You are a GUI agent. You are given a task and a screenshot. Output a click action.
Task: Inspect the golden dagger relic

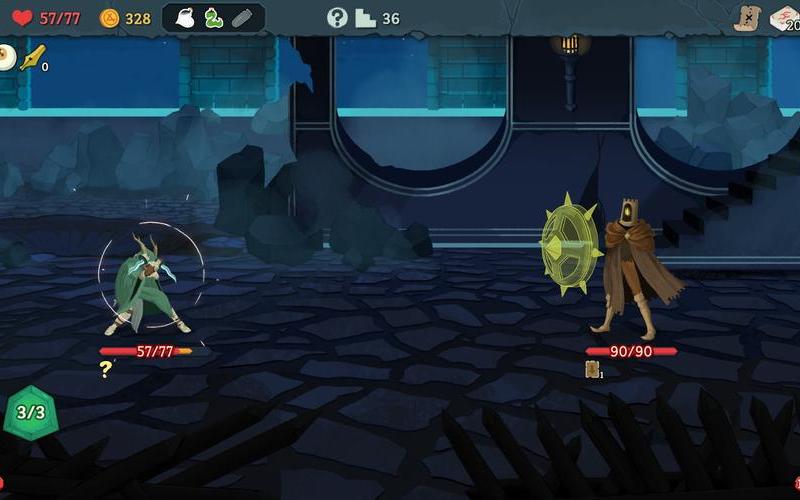(32, 58)
